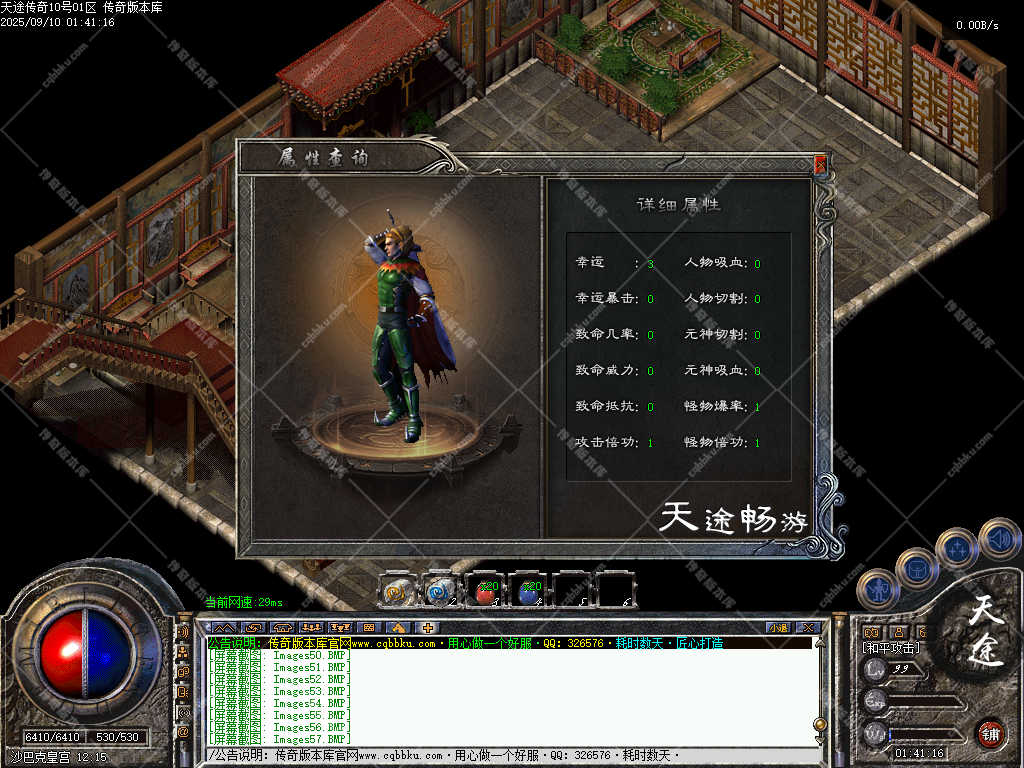This screenshot has width=1024, height=768.
Task: Click the X button beside 小退
Action: (x=808, y=628)
